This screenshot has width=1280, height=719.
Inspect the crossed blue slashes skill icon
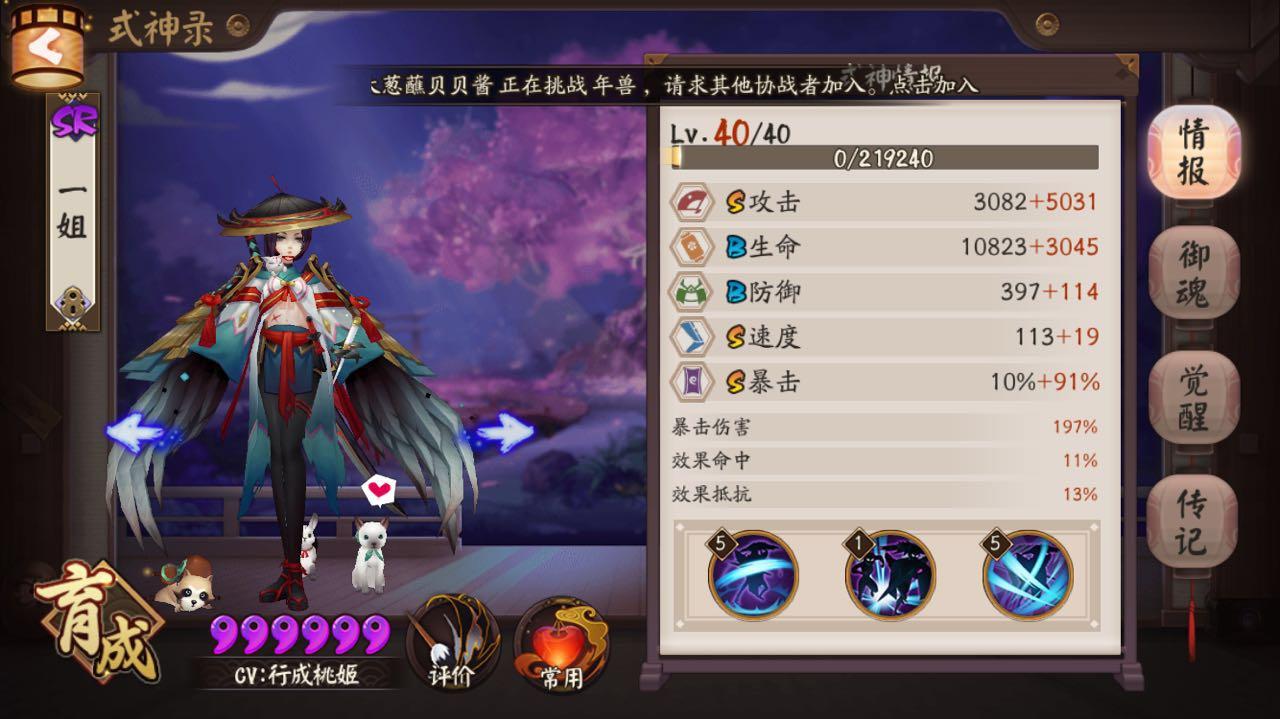1027,575
